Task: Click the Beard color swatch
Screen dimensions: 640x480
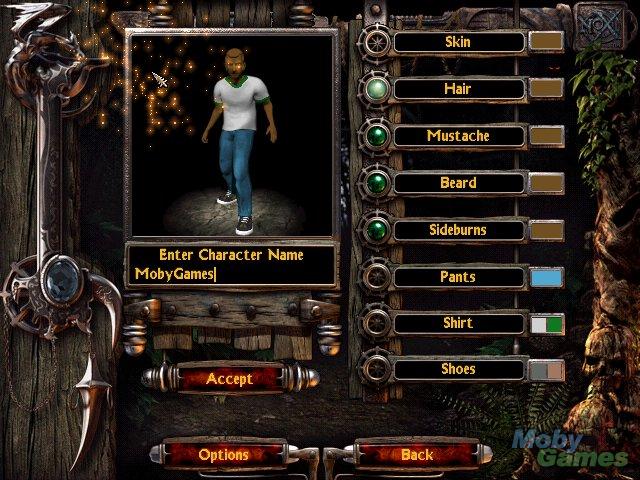Action: 546,183
